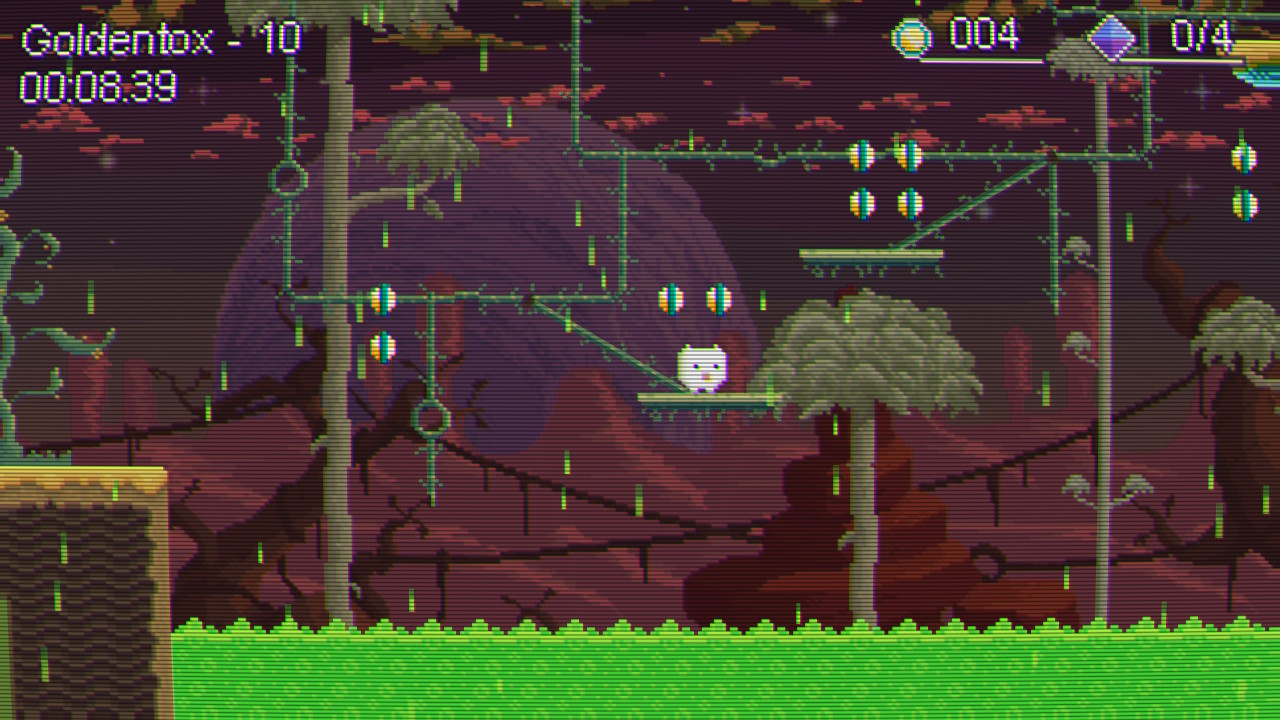Viewport: 1280px width, 720px height.
Task: Toggle the metal ring on the upper-left vine
Action: tap(287, 178)
